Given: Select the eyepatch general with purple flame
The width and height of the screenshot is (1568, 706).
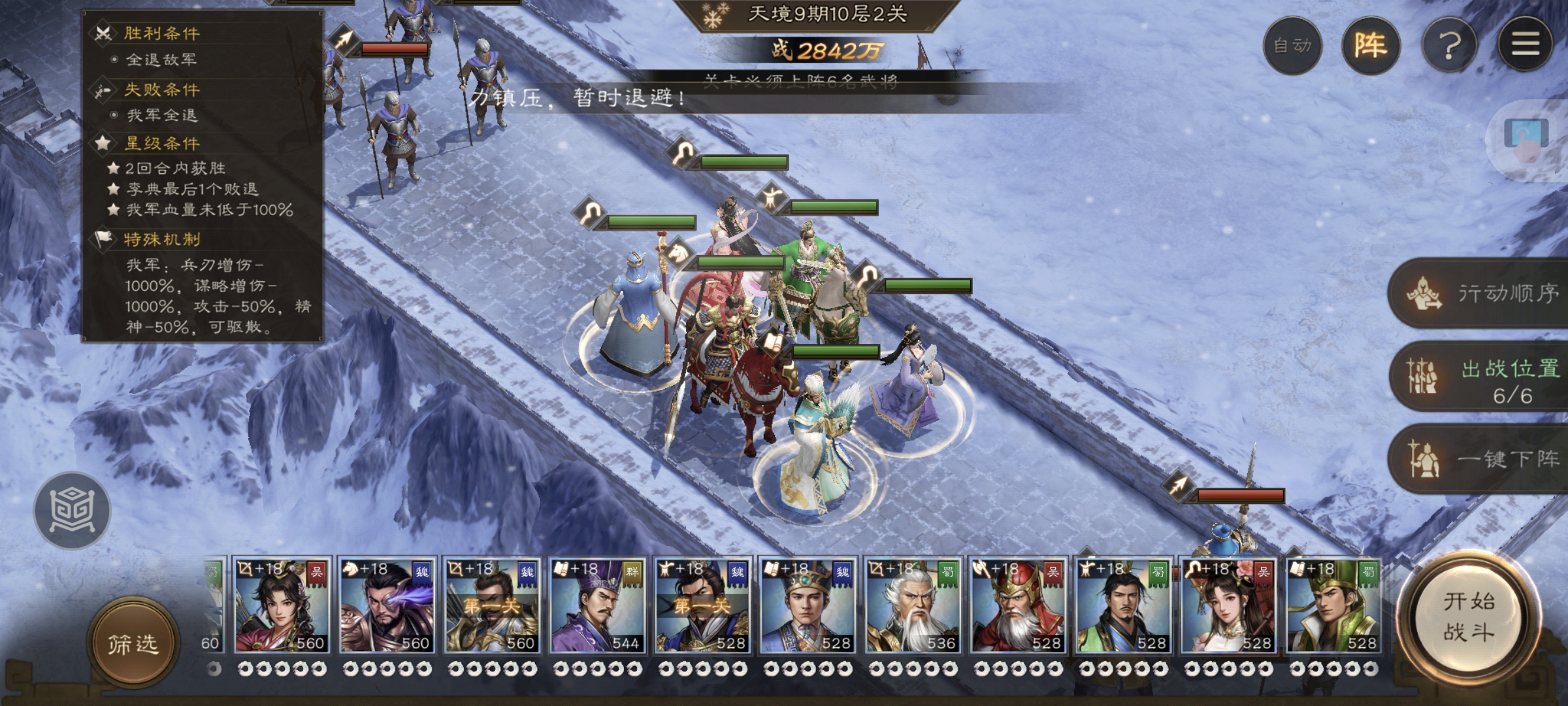Looking at the screenshot, I should pyautogui.click(x=386, y=606).
